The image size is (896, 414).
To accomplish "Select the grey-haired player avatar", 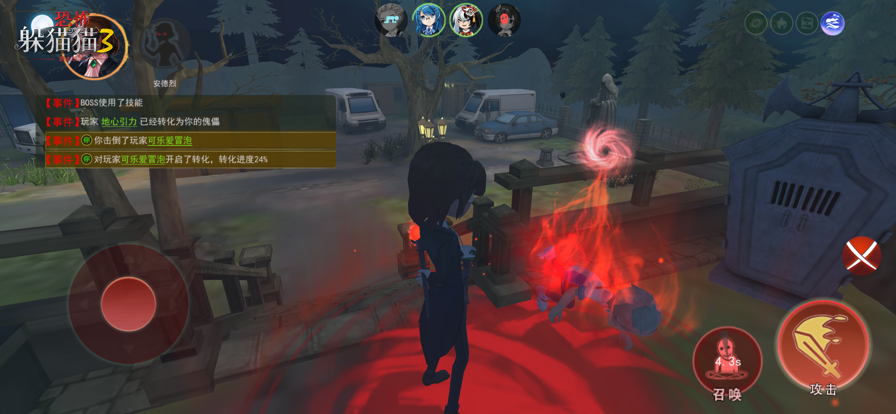I will tap(390, 20).
